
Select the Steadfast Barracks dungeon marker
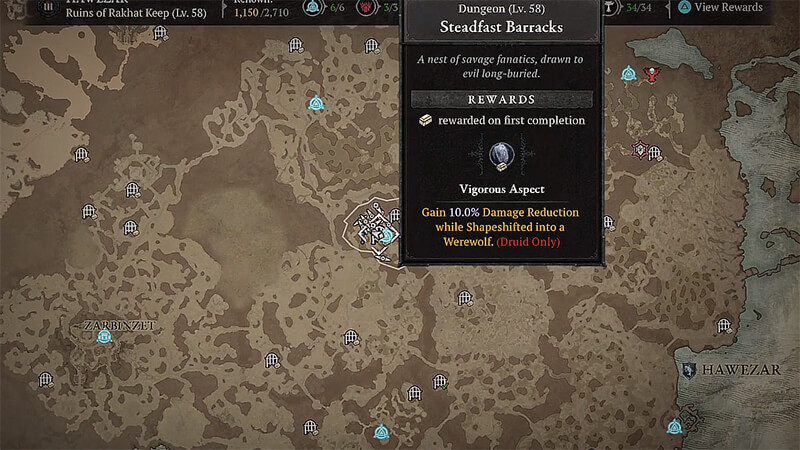381,233
